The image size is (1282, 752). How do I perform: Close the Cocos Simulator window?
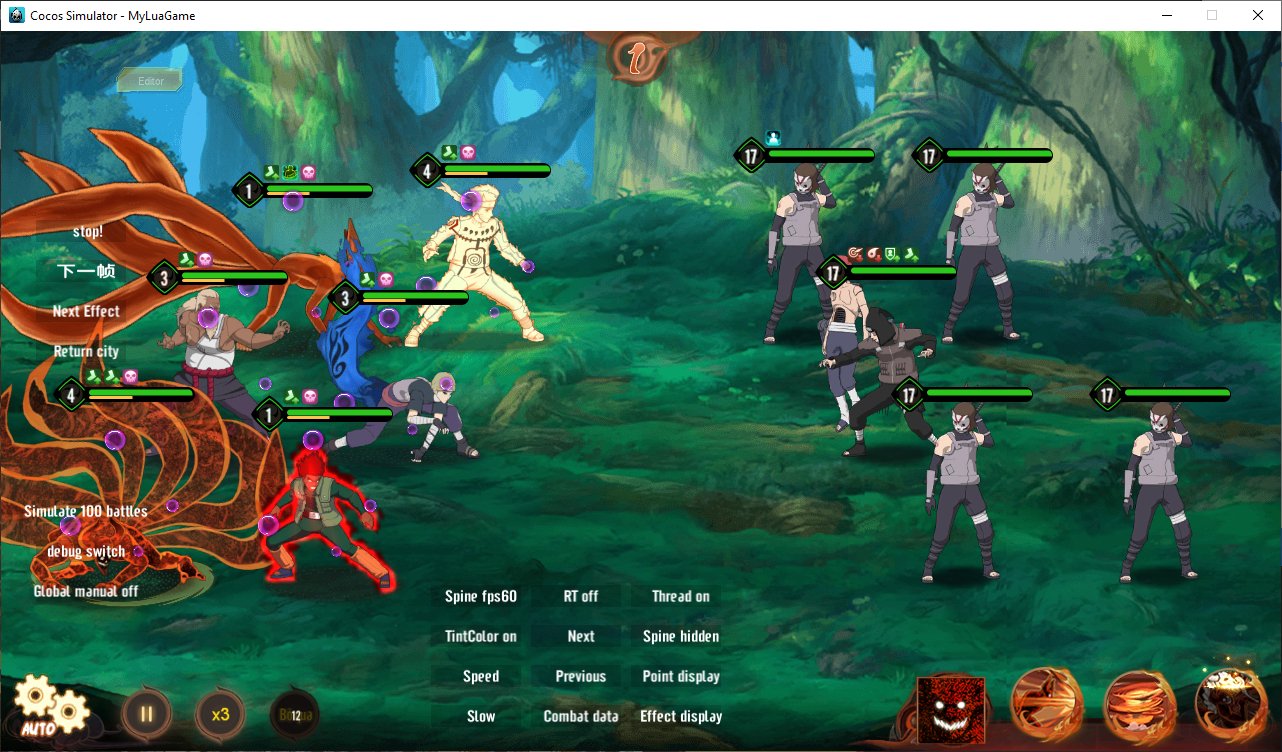tap(1257, 15)
